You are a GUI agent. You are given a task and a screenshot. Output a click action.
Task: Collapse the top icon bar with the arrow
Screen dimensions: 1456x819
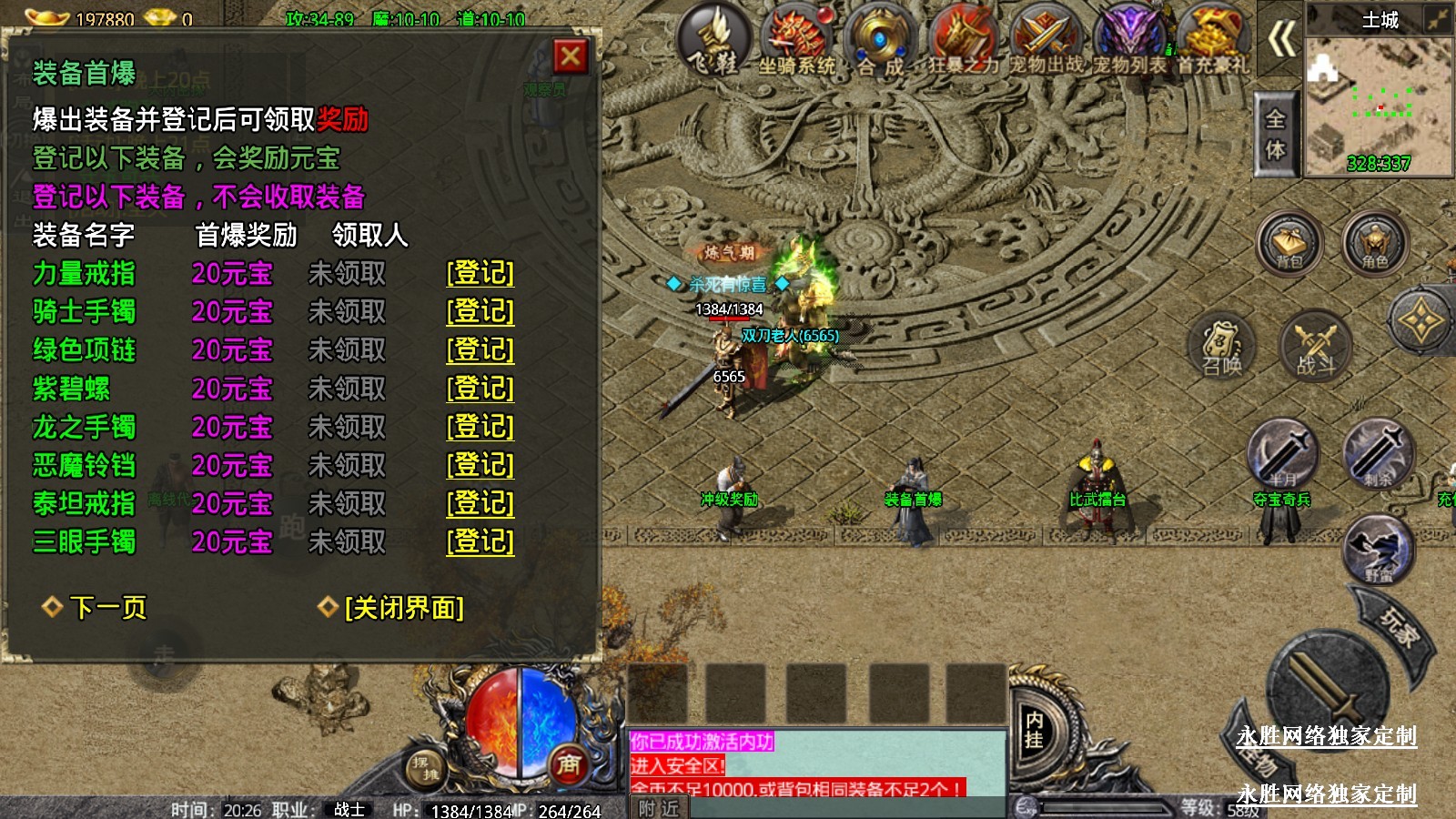tap(1282, 39)
